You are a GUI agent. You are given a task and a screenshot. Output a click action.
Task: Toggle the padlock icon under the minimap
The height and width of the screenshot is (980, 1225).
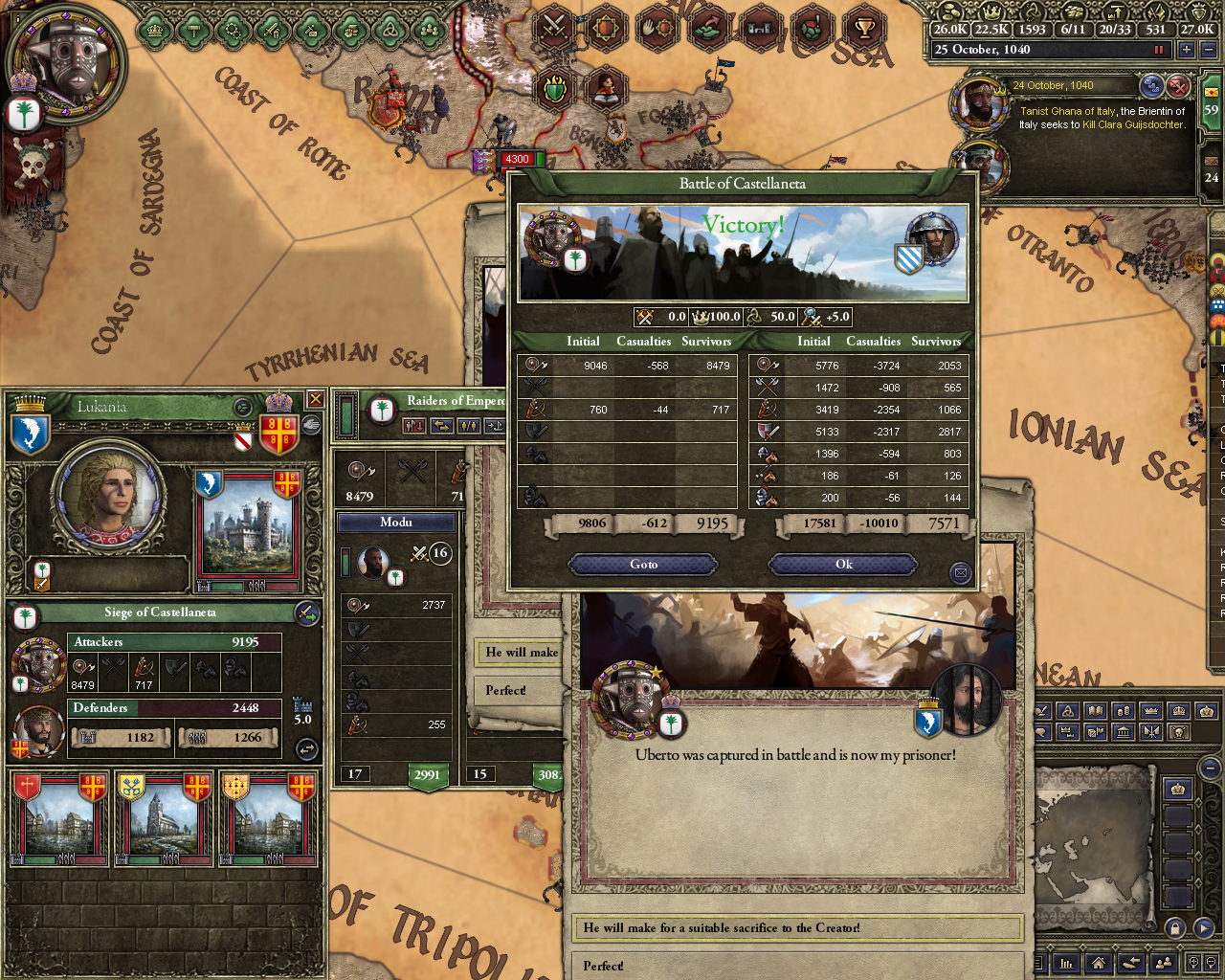(1174, 928)
